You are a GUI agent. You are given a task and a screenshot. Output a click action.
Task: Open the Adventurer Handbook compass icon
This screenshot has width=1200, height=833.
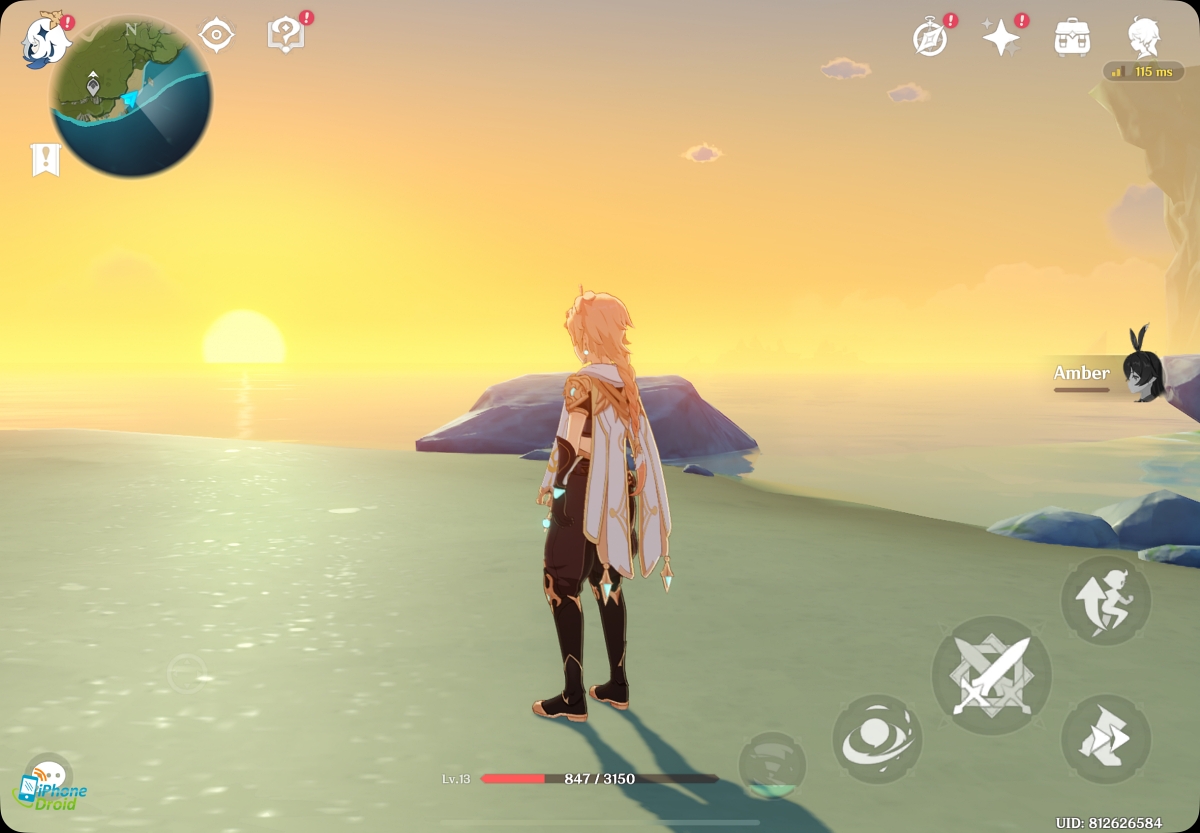931,38
